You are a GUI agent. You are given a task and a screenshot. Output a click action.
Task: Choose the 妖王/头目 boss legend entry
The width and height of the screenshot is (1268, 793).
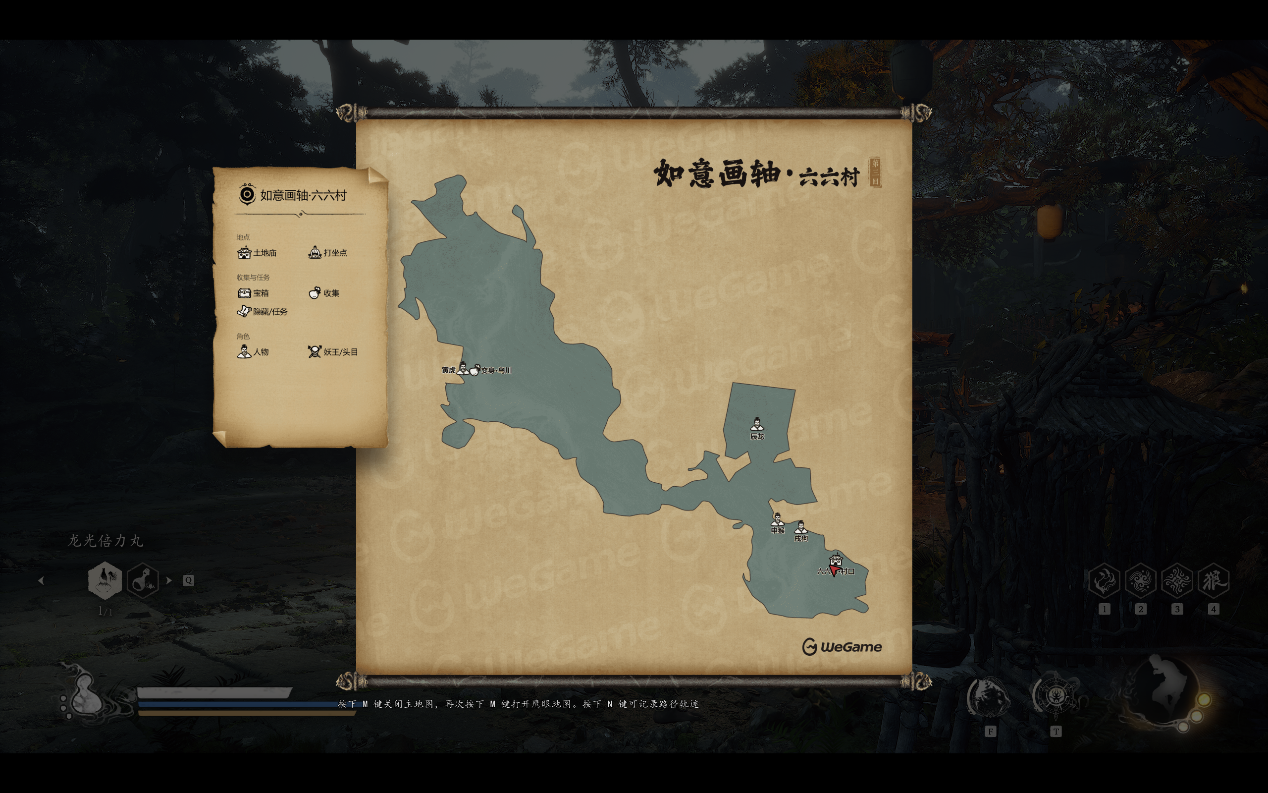click(333, 352)
